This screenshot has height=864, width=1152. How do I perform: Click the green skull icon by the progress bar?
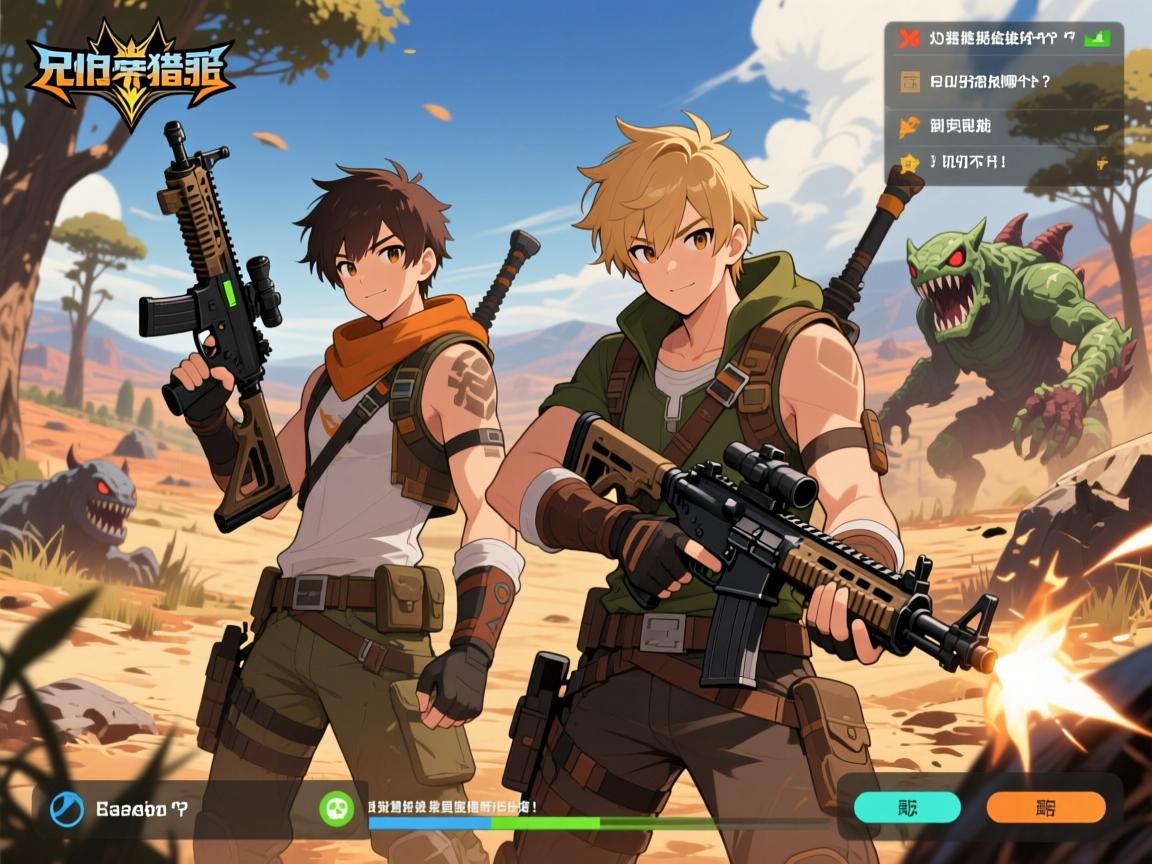pyautogui.click(x=335, y=807)
